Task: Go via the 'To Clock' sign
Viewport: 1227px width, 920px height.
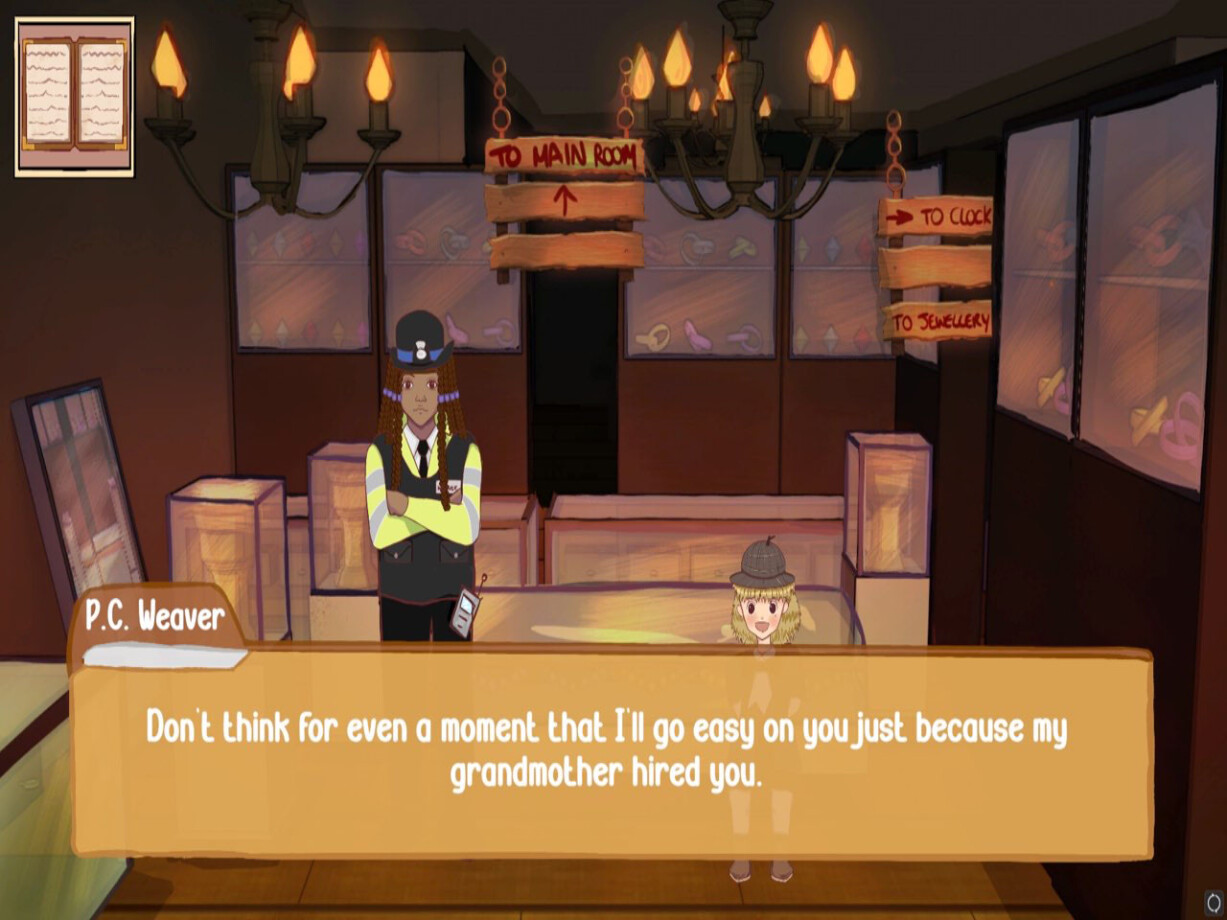Action: [936, 217]
